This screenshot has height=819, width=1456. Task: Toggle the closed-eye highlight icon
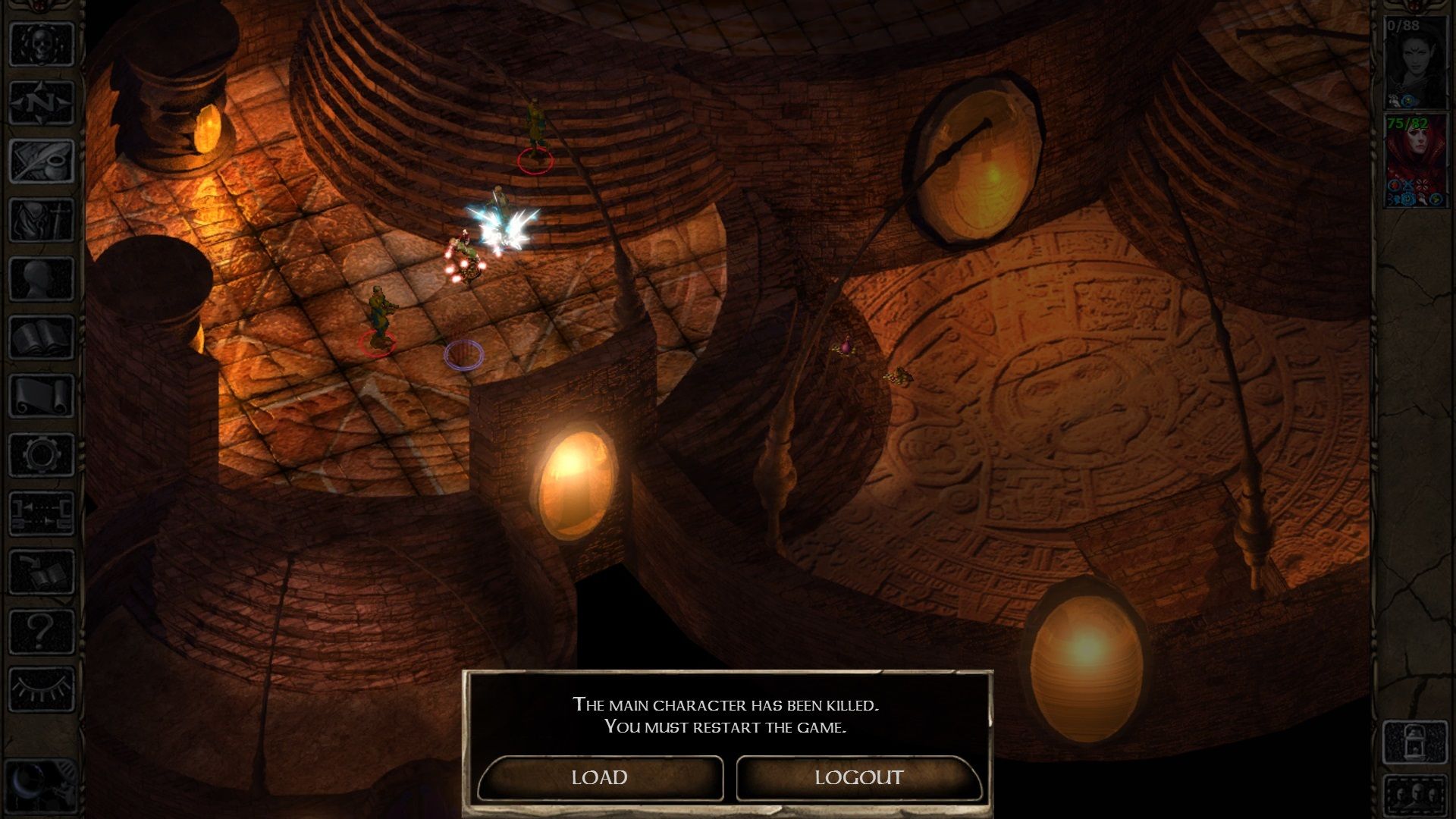(x=42, y=689)
